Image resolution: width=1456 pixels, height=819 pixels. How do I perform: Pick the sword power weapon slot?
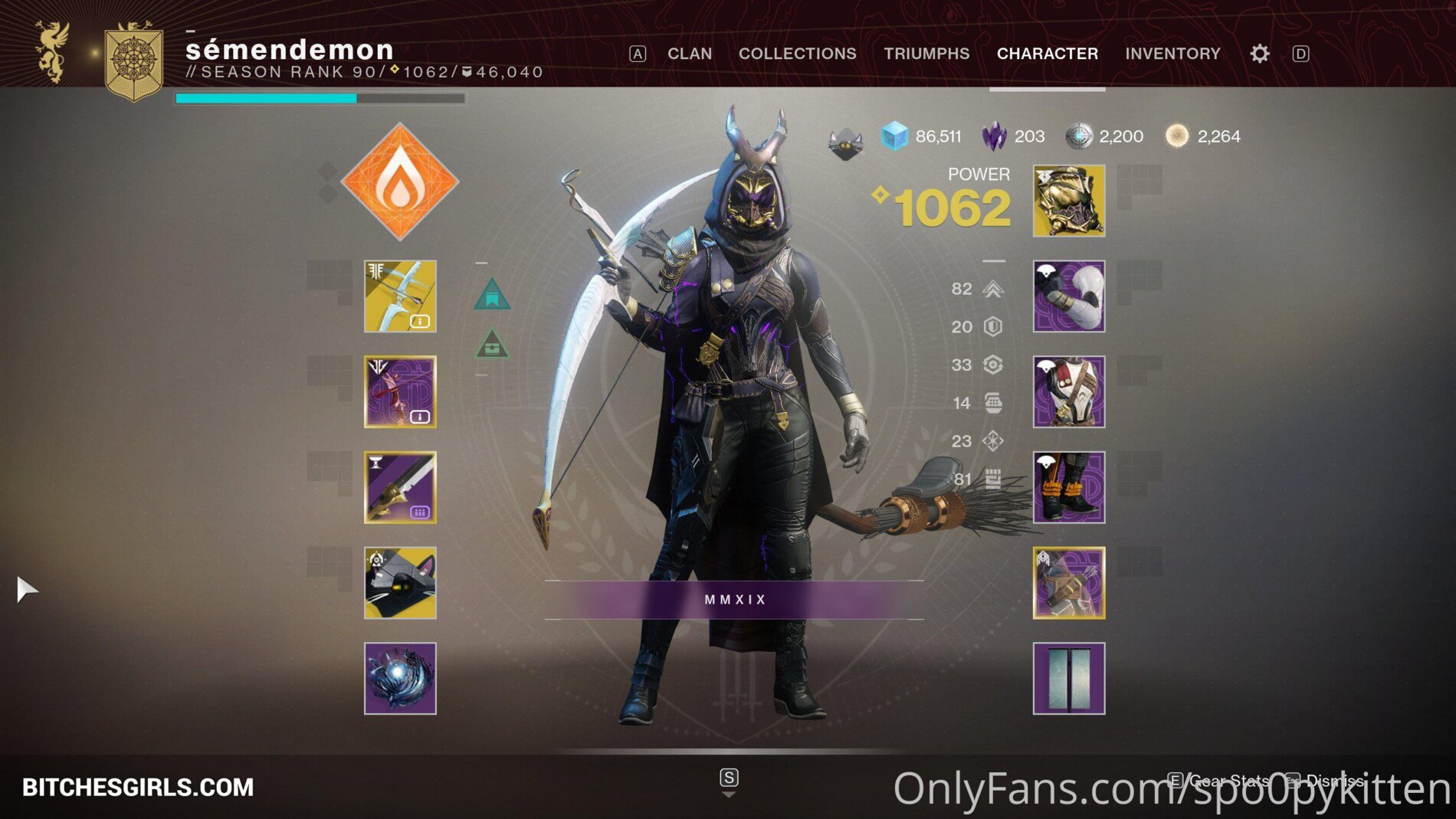pyautogui.click(x=400, y=487)
